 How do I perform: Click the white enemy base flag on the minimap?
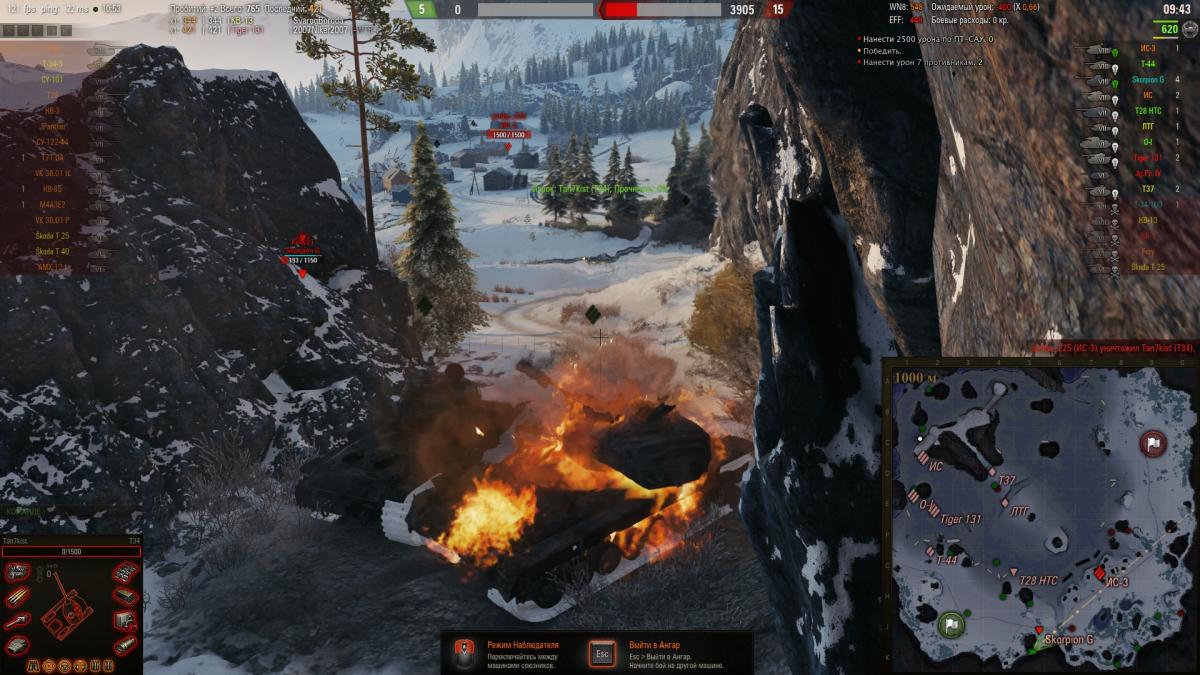(x=1153, y=443)
